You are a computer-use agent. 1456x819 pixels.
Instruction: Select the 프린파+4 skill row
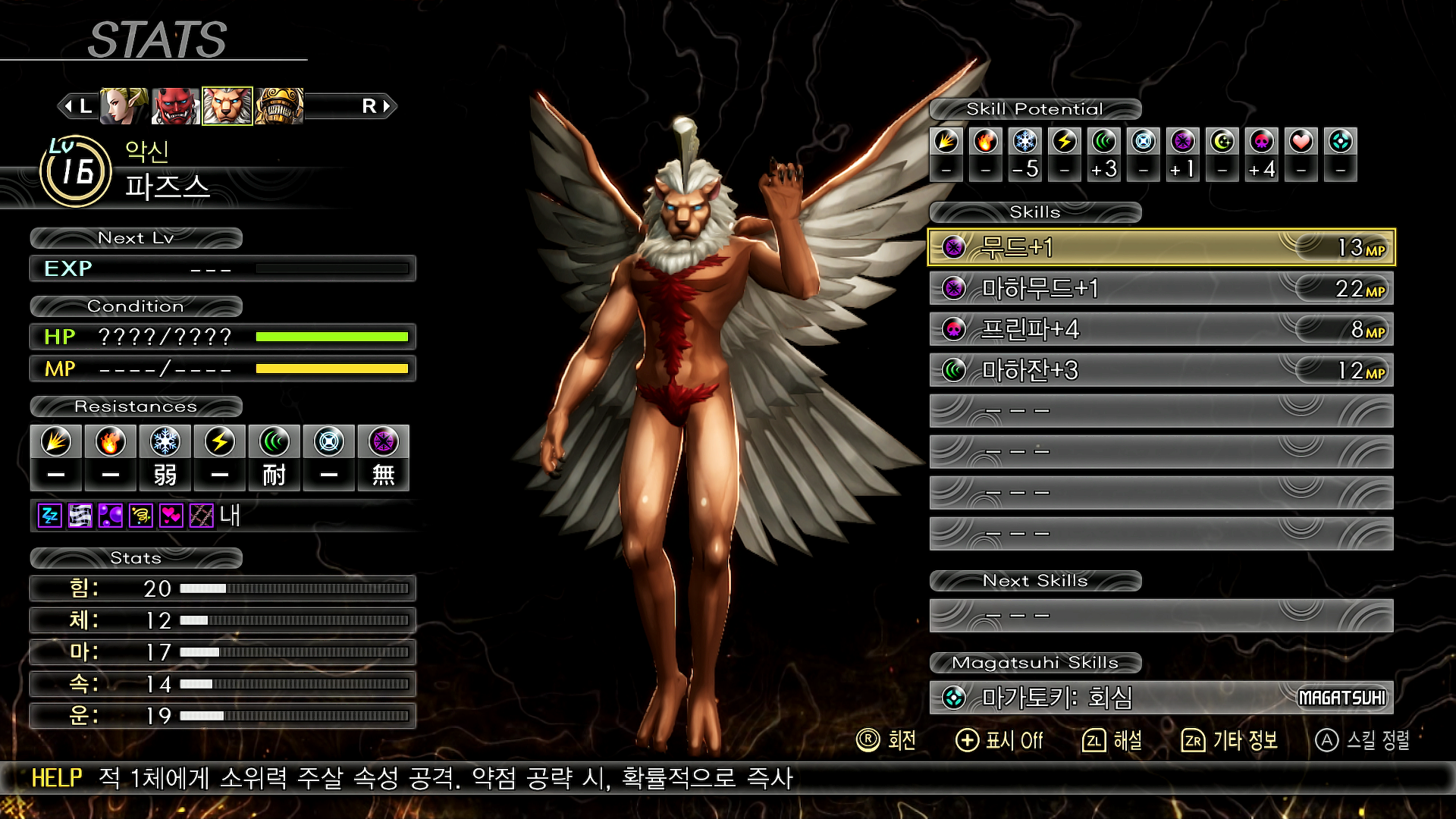[x=1160, y=329]
